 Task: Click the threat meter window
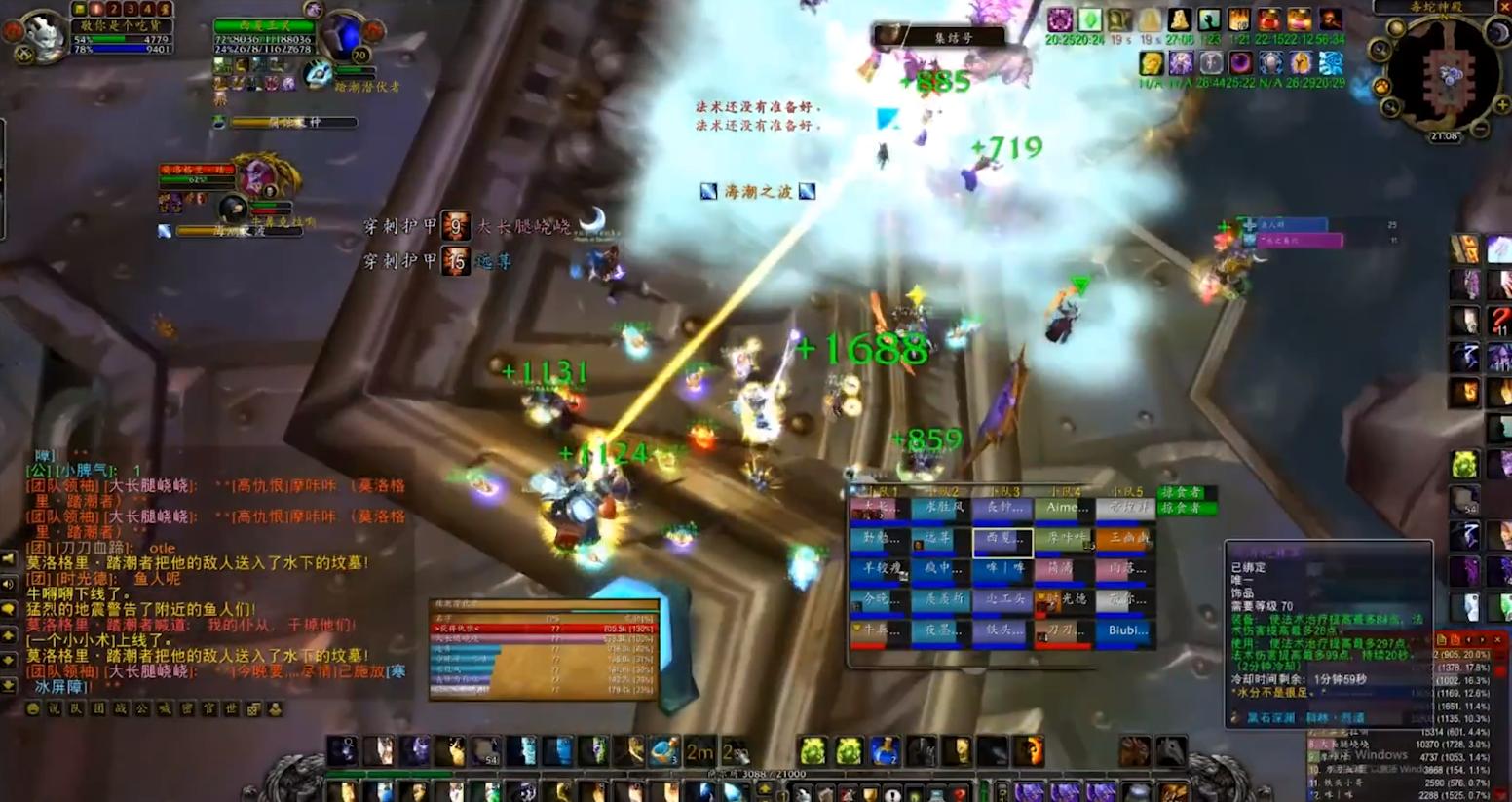click(x=544, y=648)
